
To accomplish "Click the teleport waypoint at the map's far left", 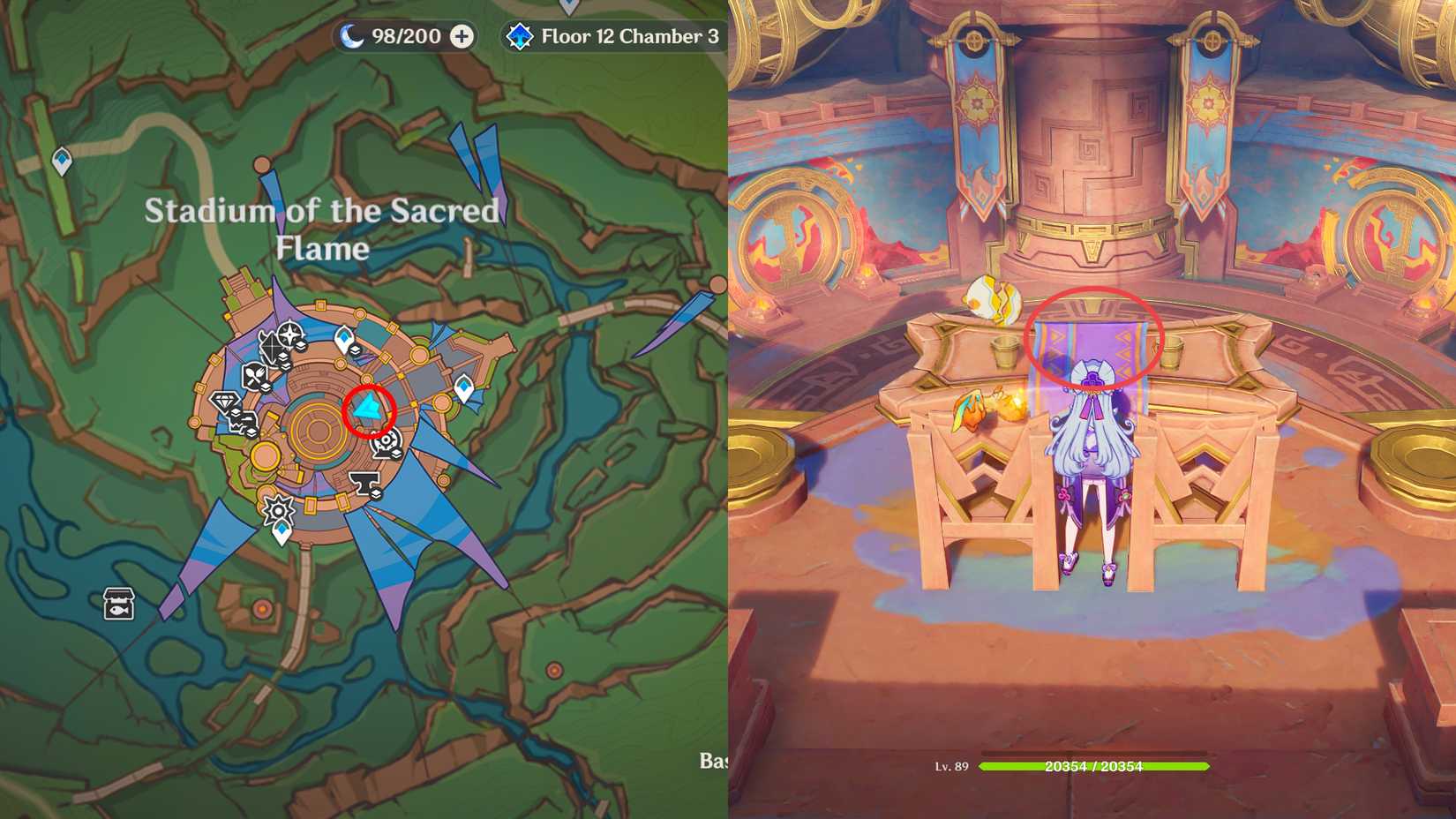I will (x=62, y=159).
